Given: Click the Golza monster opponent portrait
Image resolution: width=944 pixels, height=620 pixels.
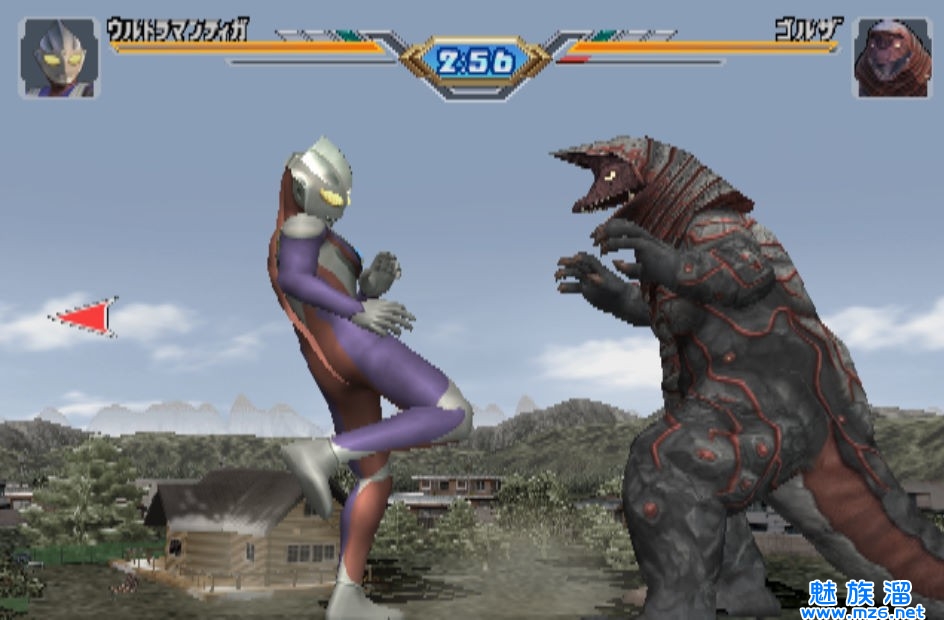Looking at the screenshot, I should 891,59.
